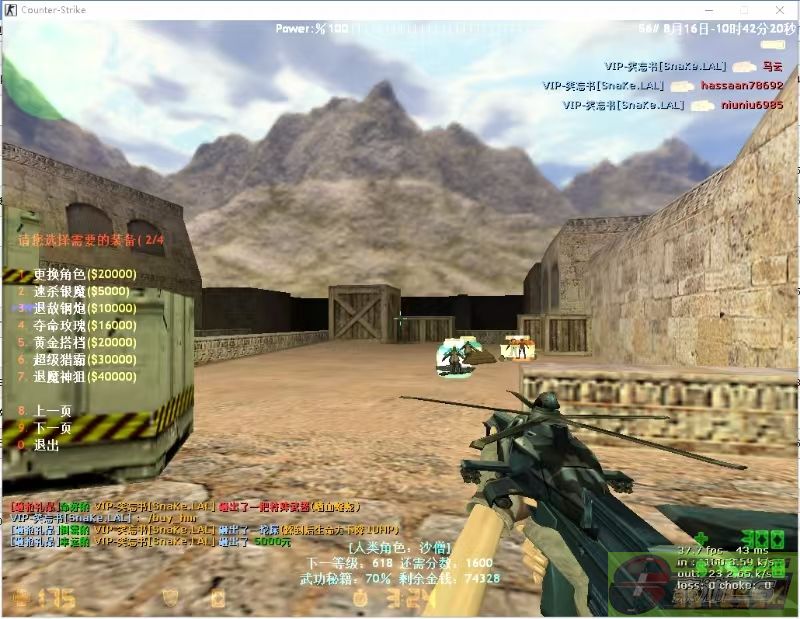Select 退魔神狙 ($40000) equipment option
Screen dimensions: 800x619
click(x=84, y=376)
